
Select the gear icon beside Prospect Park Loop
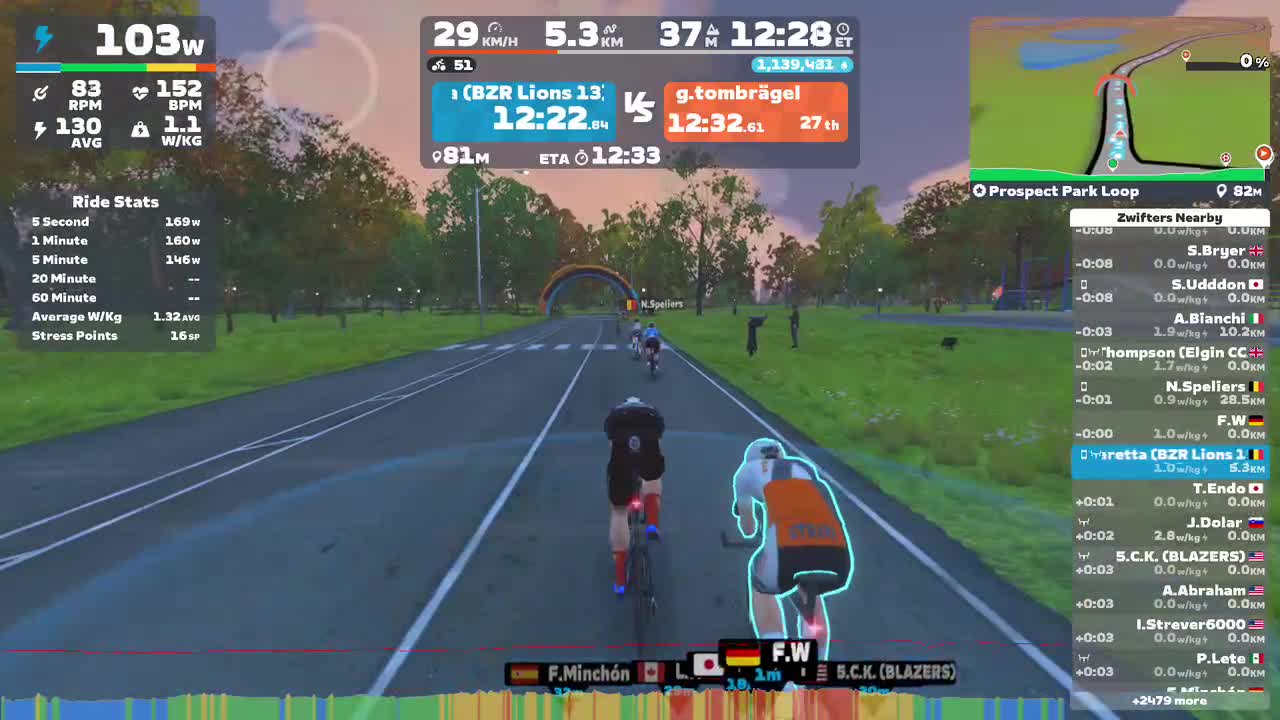click(978, 191)
